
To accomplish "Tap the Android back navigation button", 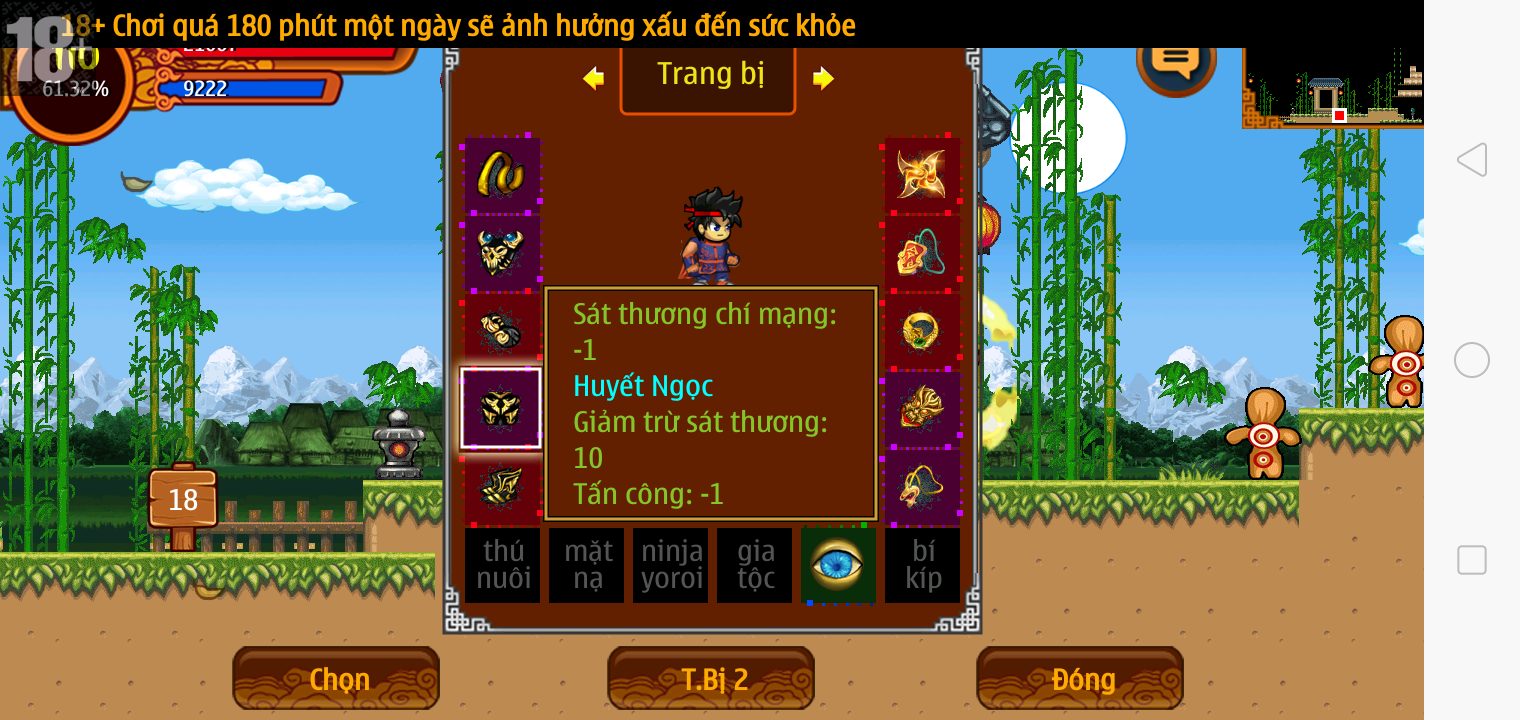I will 1471,160.
